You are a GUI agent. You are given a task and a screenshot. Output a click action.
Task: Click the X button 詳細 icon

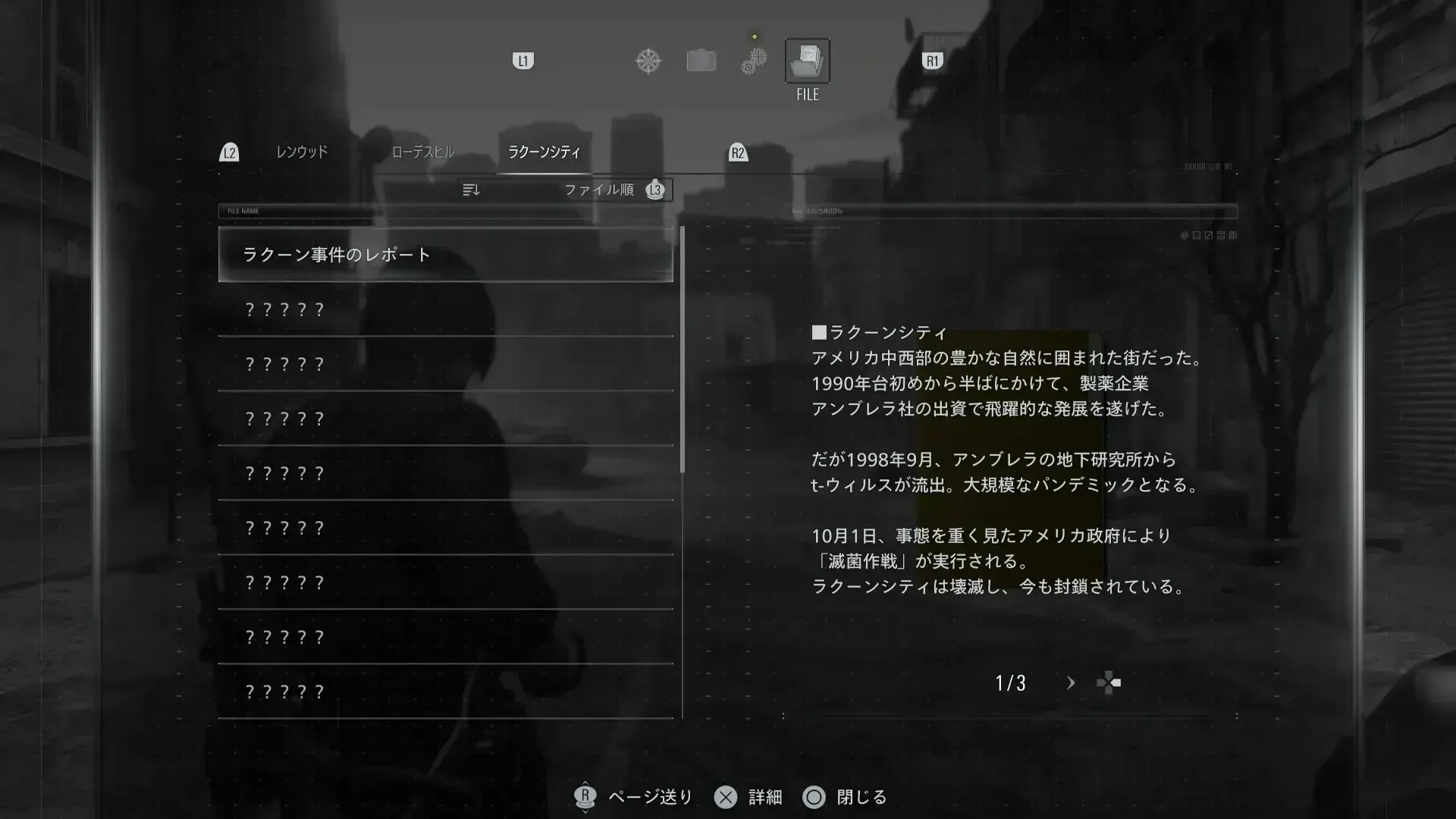726,797
